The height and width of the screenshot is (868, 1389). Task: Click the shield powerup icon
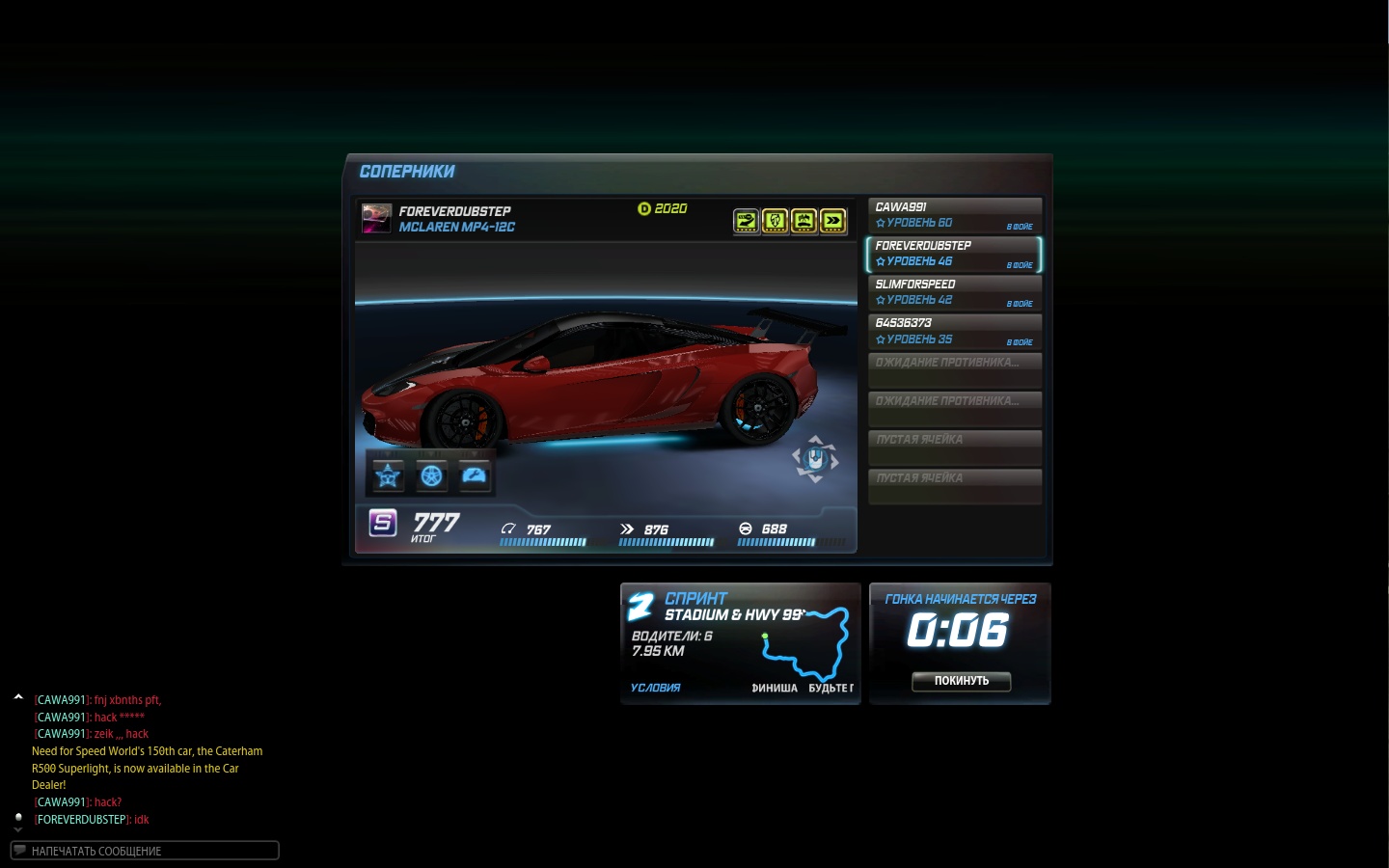coord(775,221)
